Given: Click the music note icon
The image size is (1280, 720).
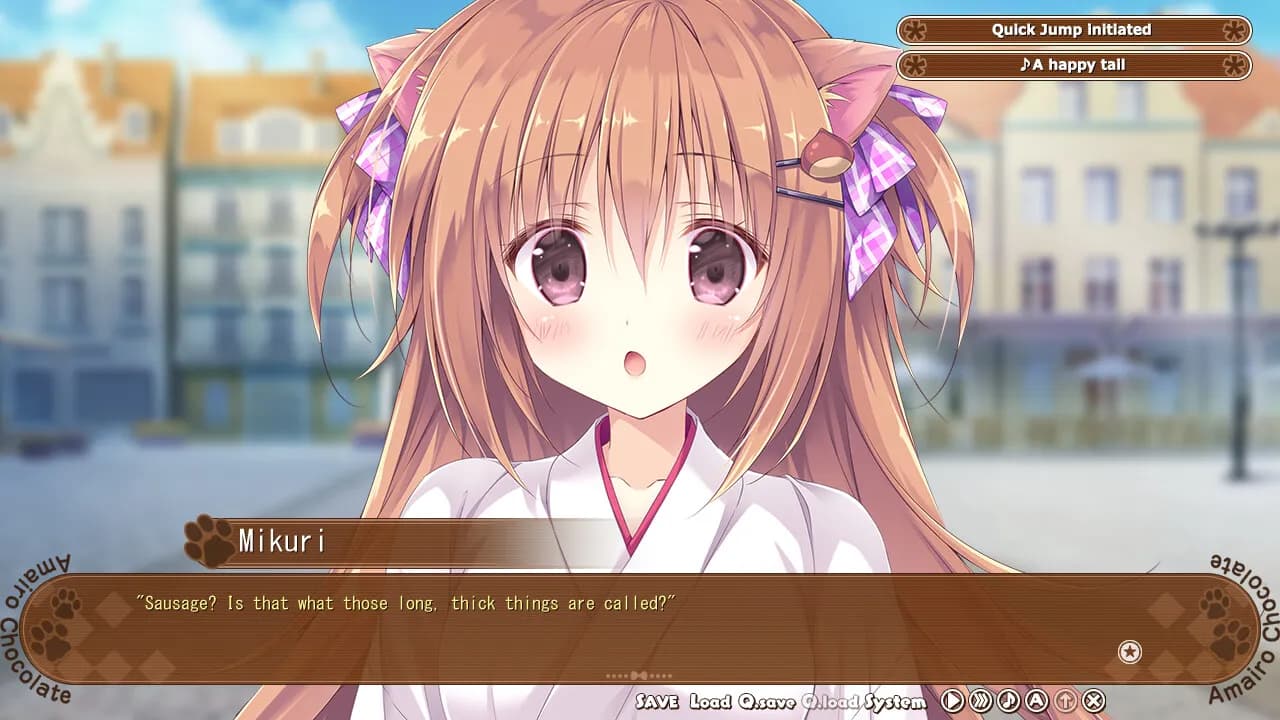Looking at the screenshot, I should point(1008,701).
